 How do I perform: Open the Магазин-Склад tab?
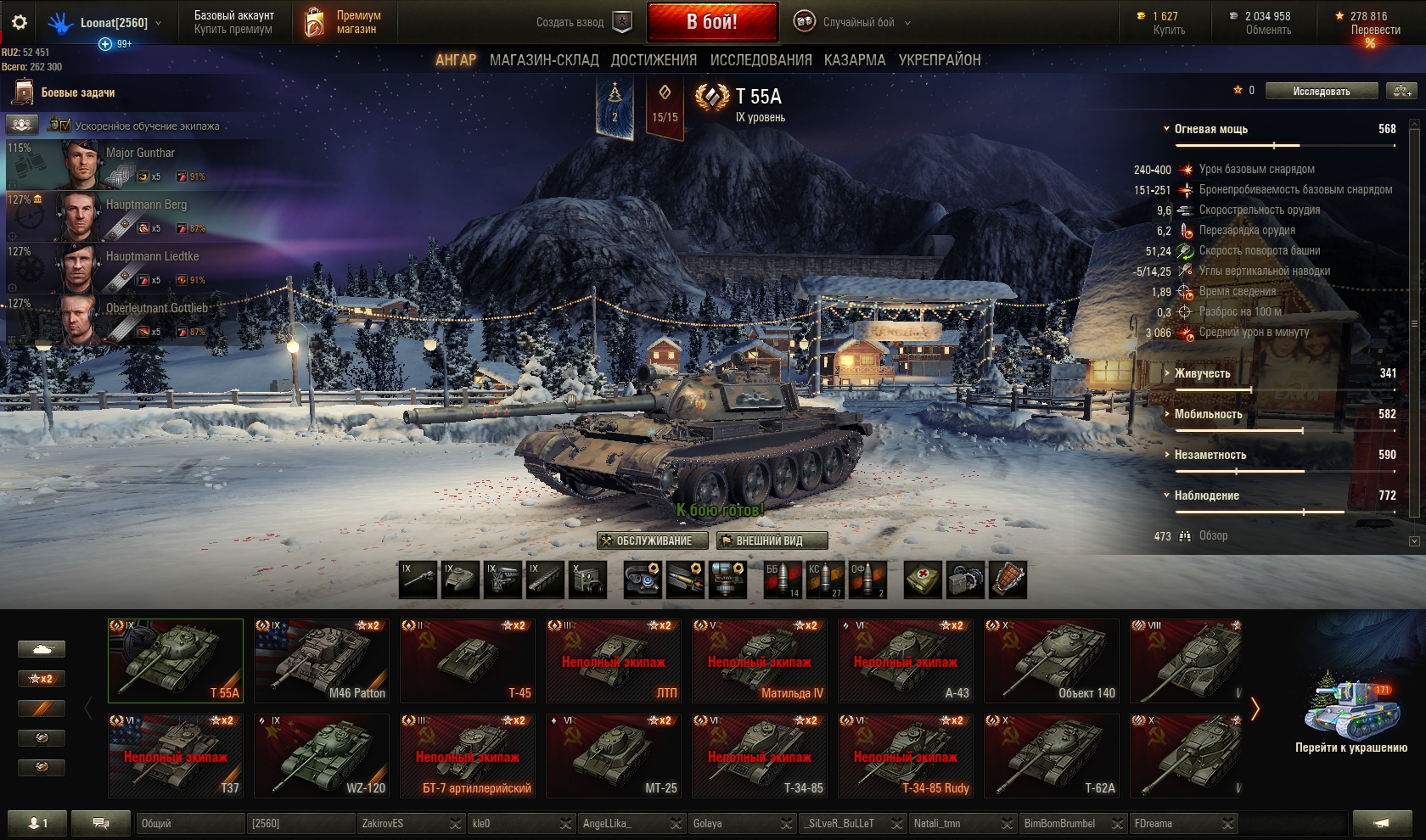click(x=544, y=60)
